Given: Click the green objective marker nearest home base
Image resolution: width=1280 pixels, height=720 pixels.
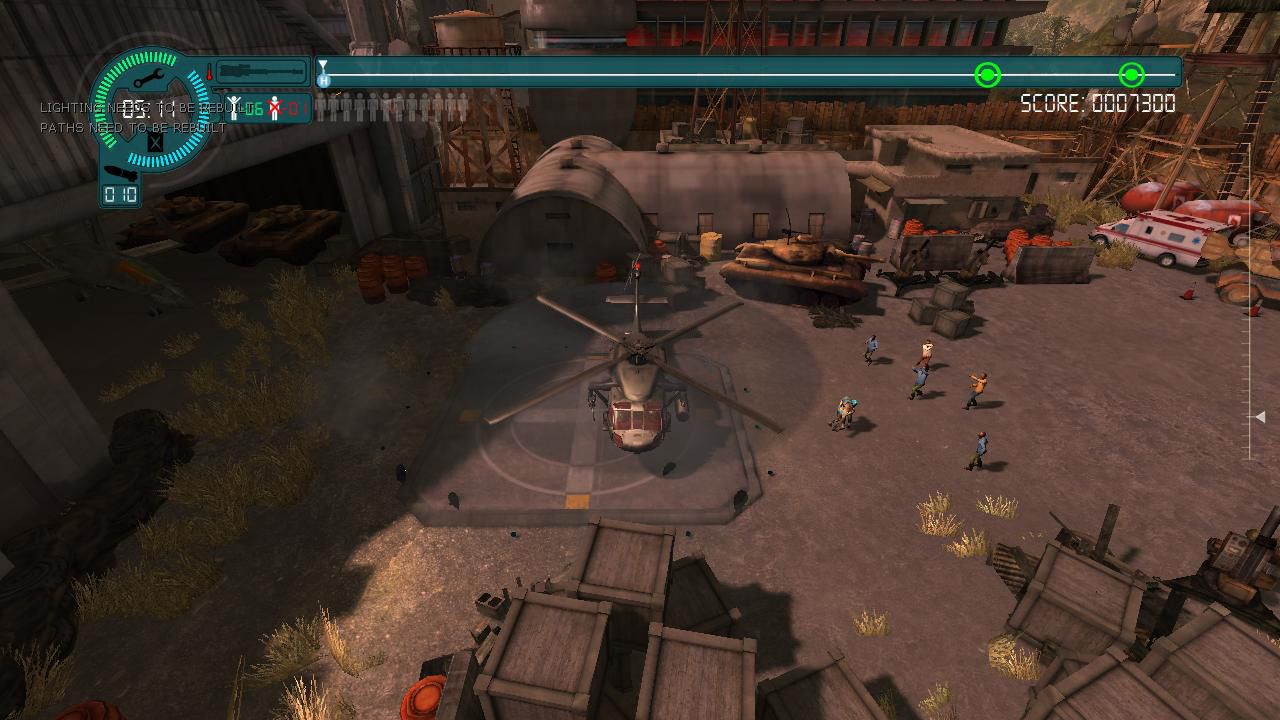Looking at the screenshot, I should pos(987,75).
